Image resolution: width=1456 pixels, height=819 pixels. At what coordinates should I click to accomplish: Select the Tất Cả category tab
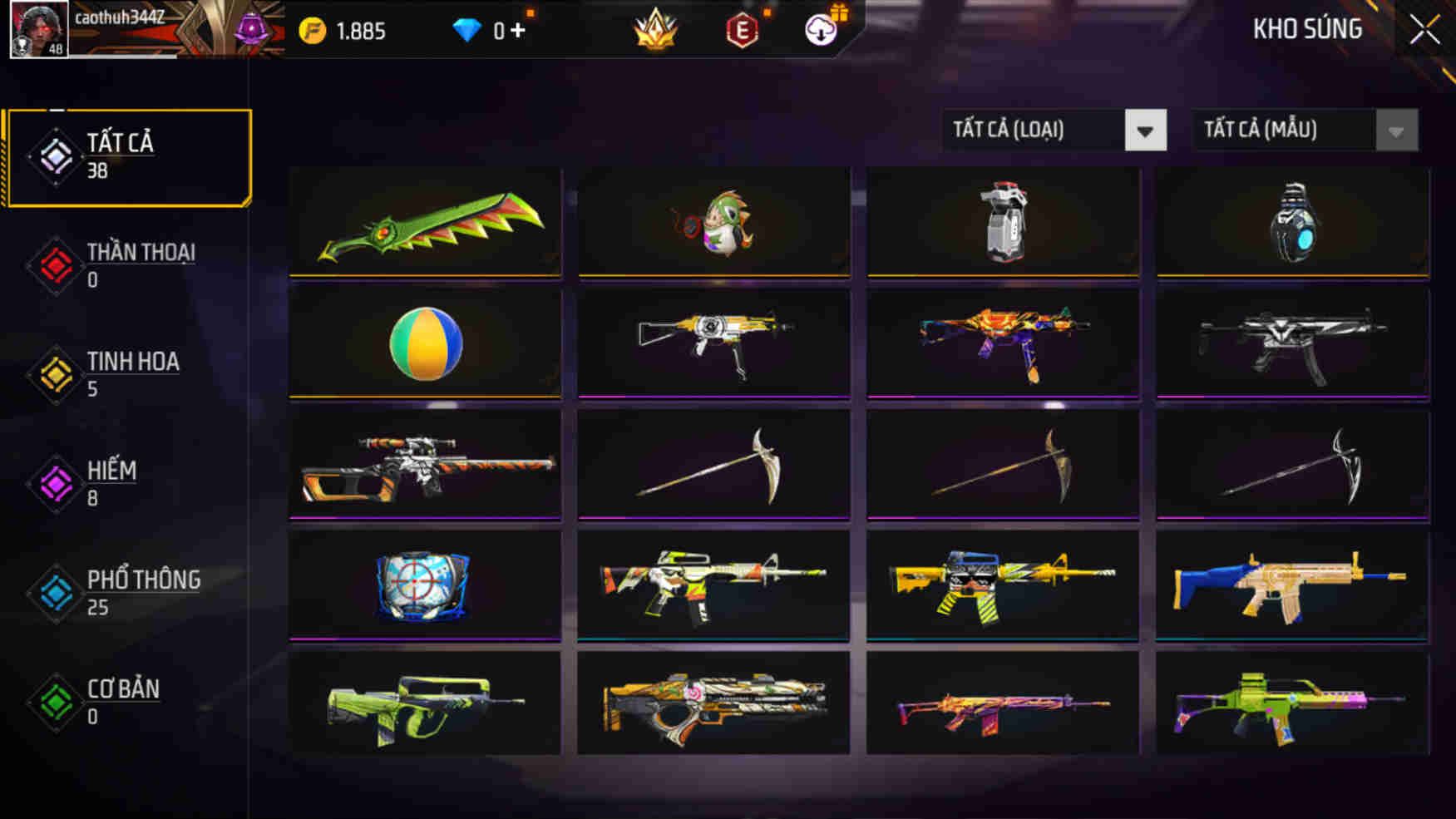pyautogui.click(x=128, y=156)
